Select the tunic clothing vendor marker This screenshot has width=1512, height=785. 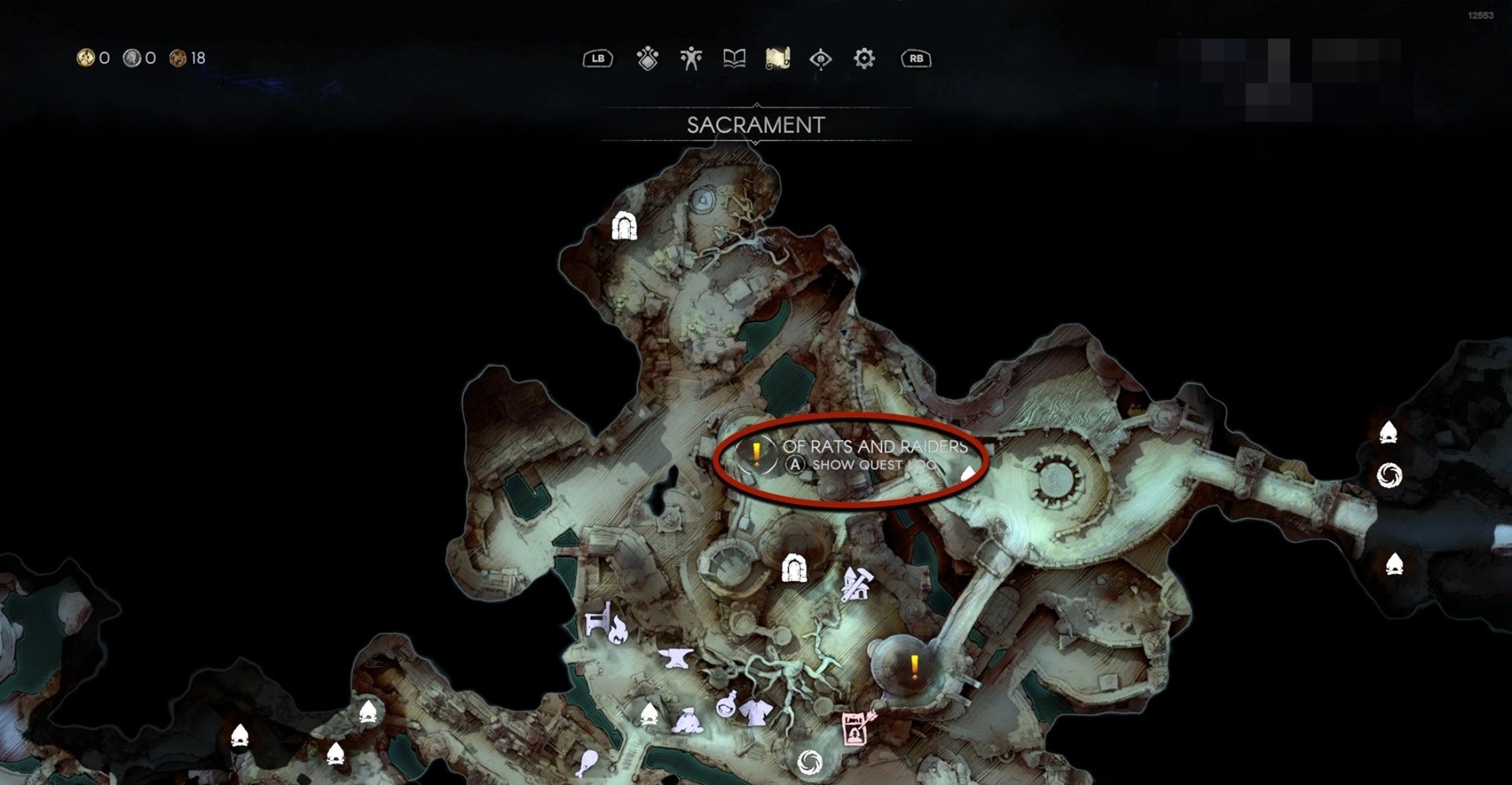point(756,712)
